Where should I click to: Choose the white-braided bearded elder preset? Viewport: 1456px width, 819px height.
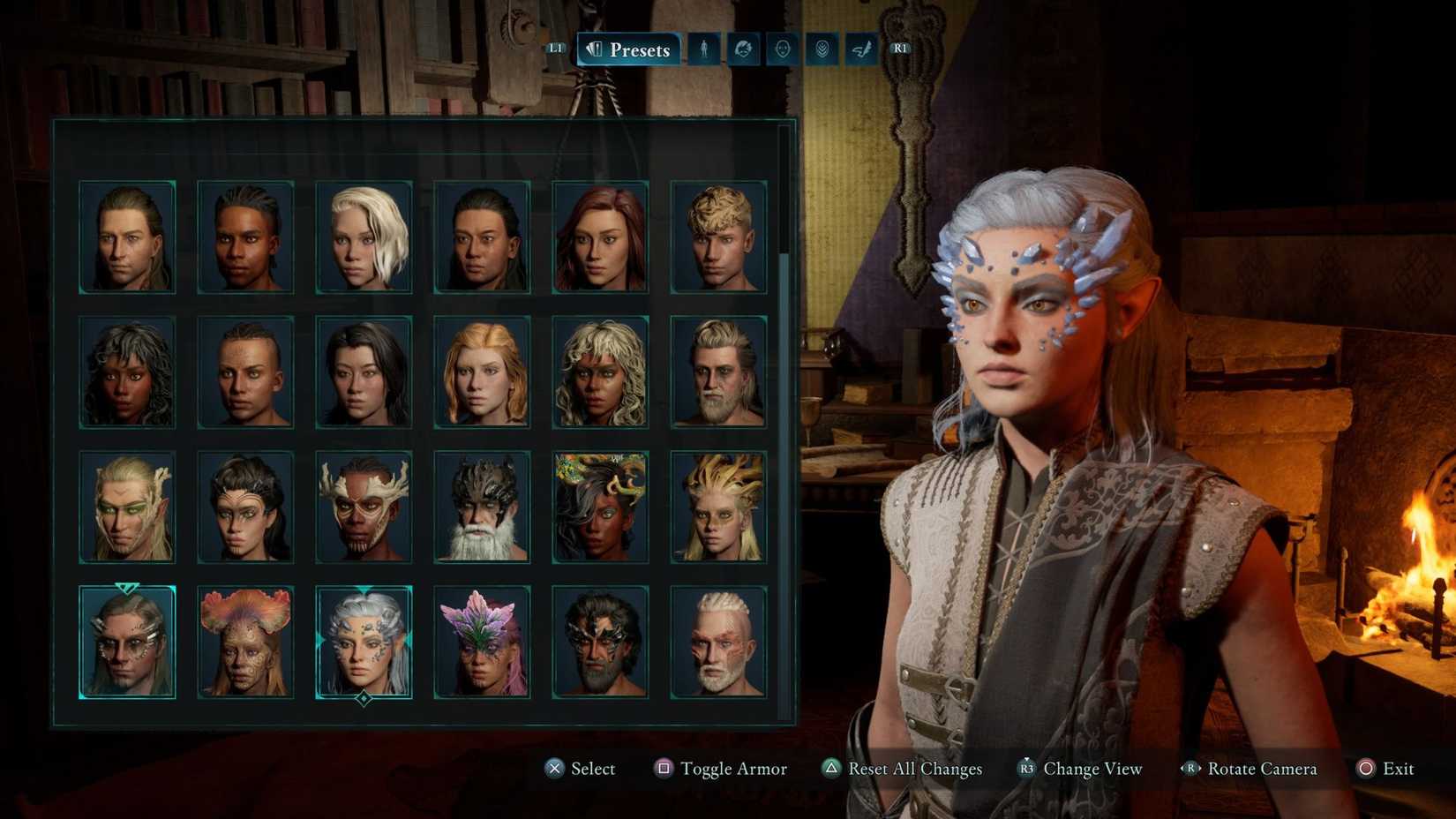point(718,642)
